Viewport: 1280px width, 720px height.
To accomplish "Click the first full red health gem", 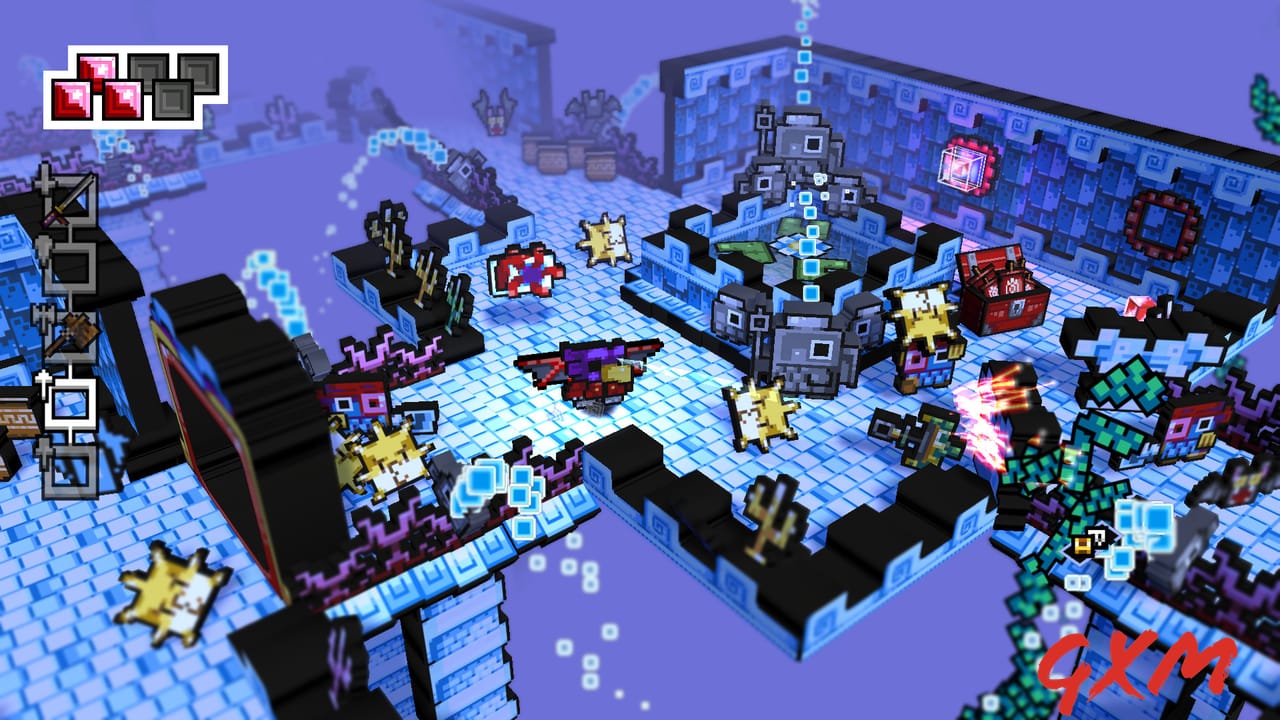I will click(72, 97).
